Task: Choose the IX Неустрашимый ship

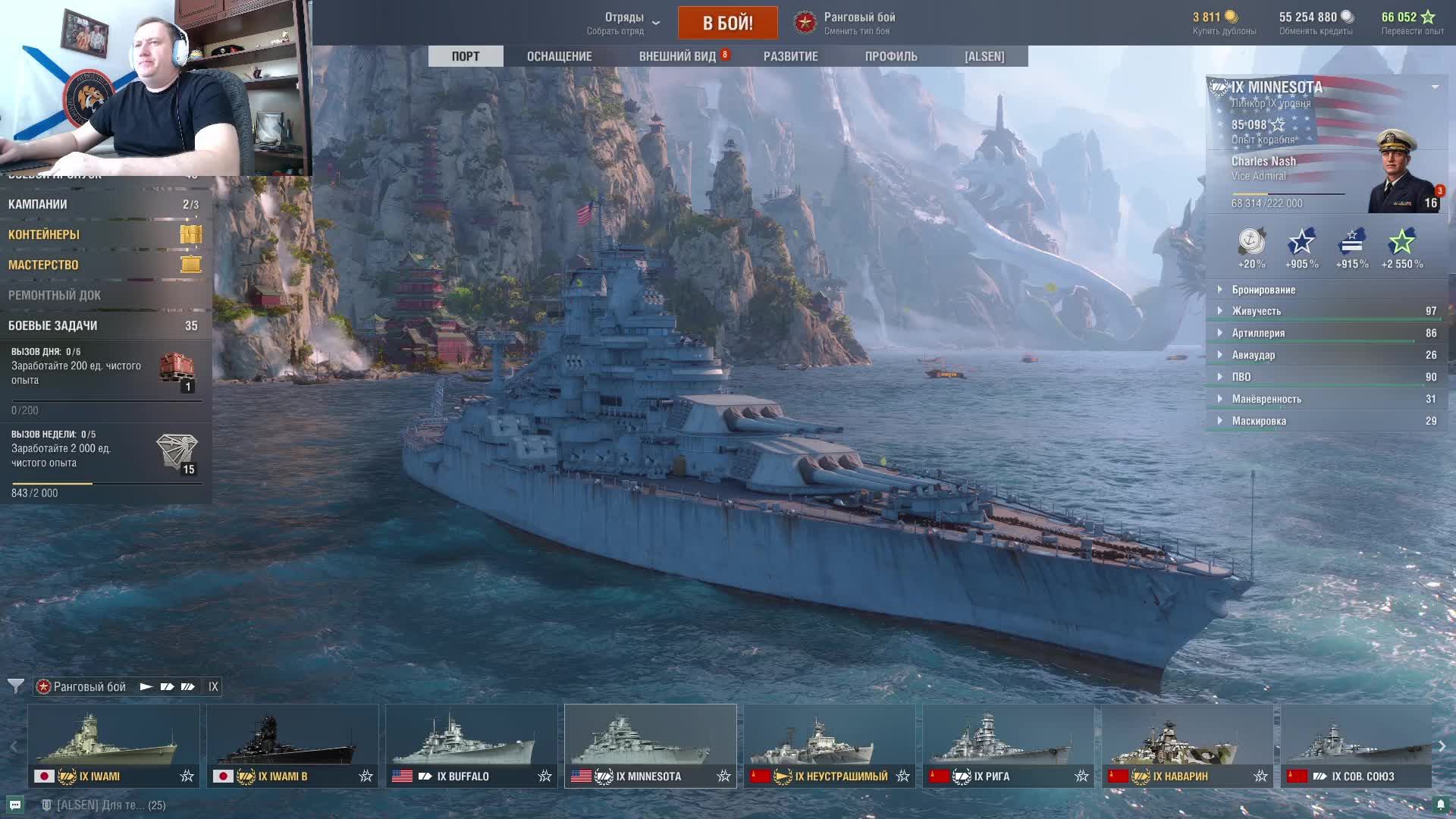Action: [829, 746]
